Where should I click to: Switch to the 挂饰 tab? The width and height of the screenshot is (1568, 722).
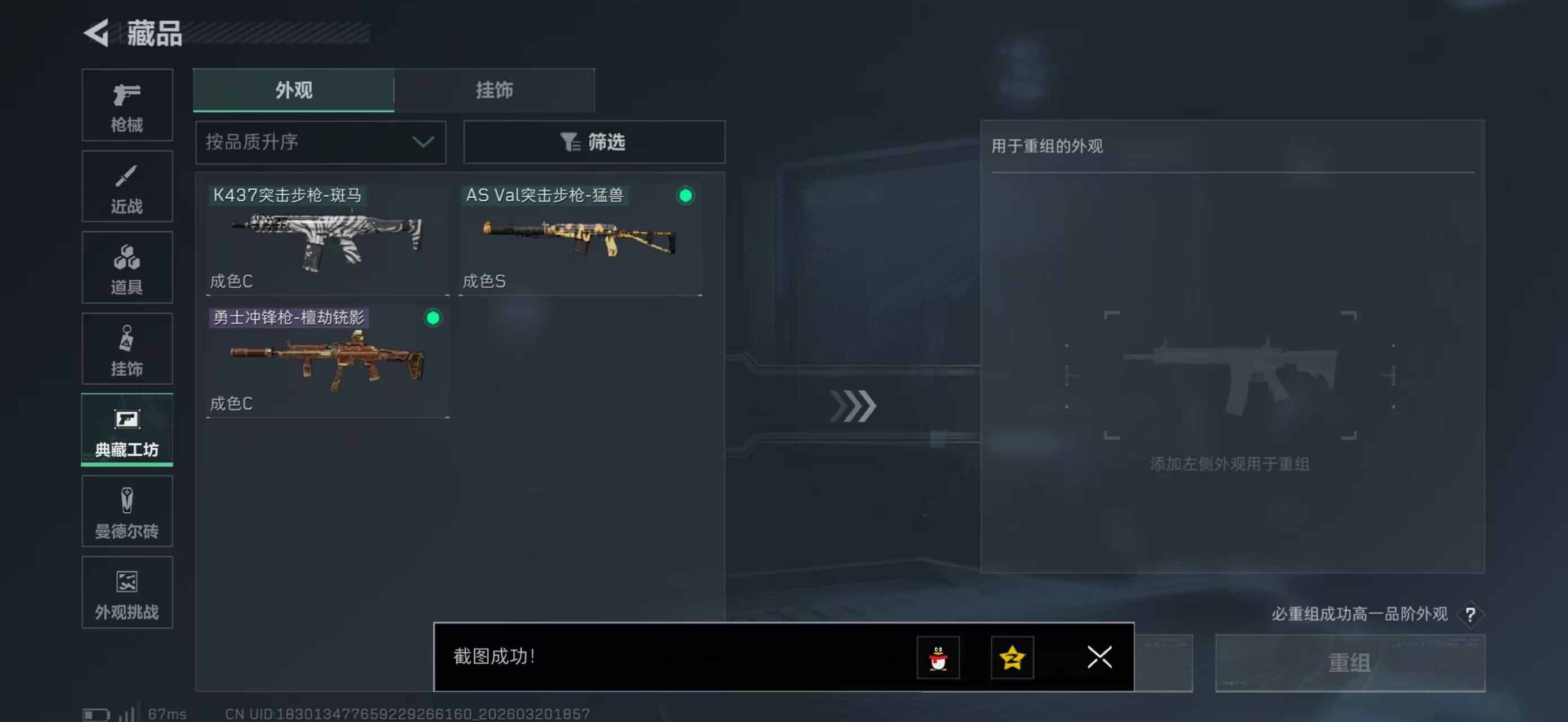pyautogui.click(x=494, y=90)
